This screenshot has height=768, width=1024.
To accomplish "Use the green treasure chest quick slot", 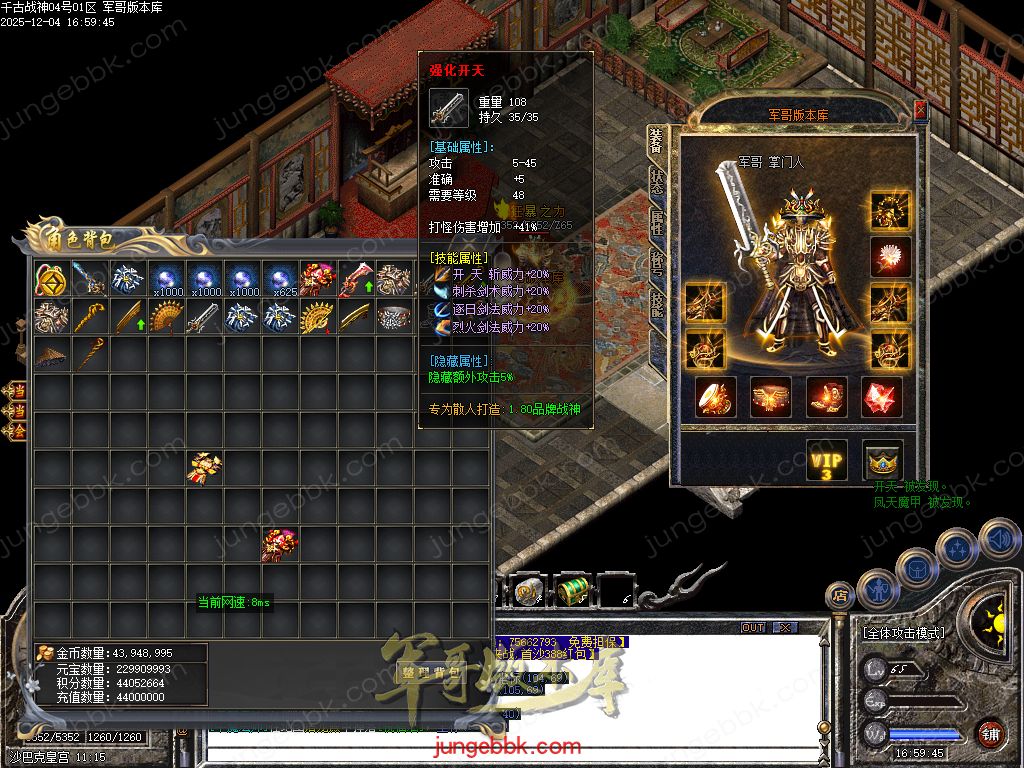I will (572, 591).
